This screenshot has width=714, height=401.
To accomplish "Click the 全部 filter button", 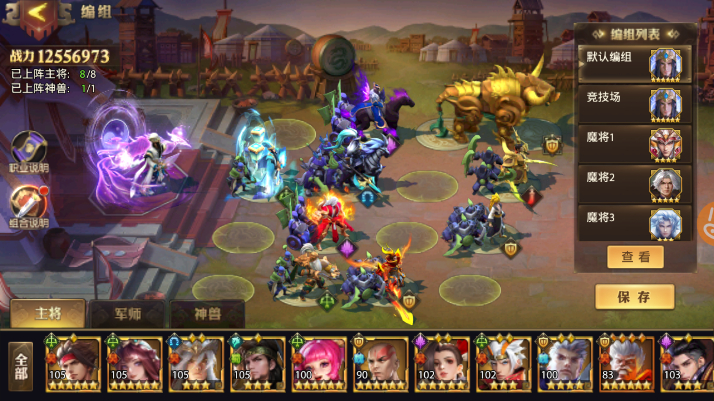I will click(x=19, y=366).
